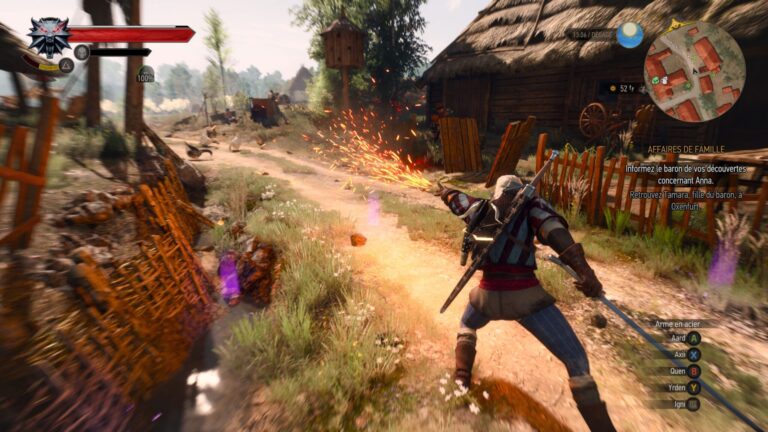
Task: Click the 100% helmet status icon
Action: (146, 73)
